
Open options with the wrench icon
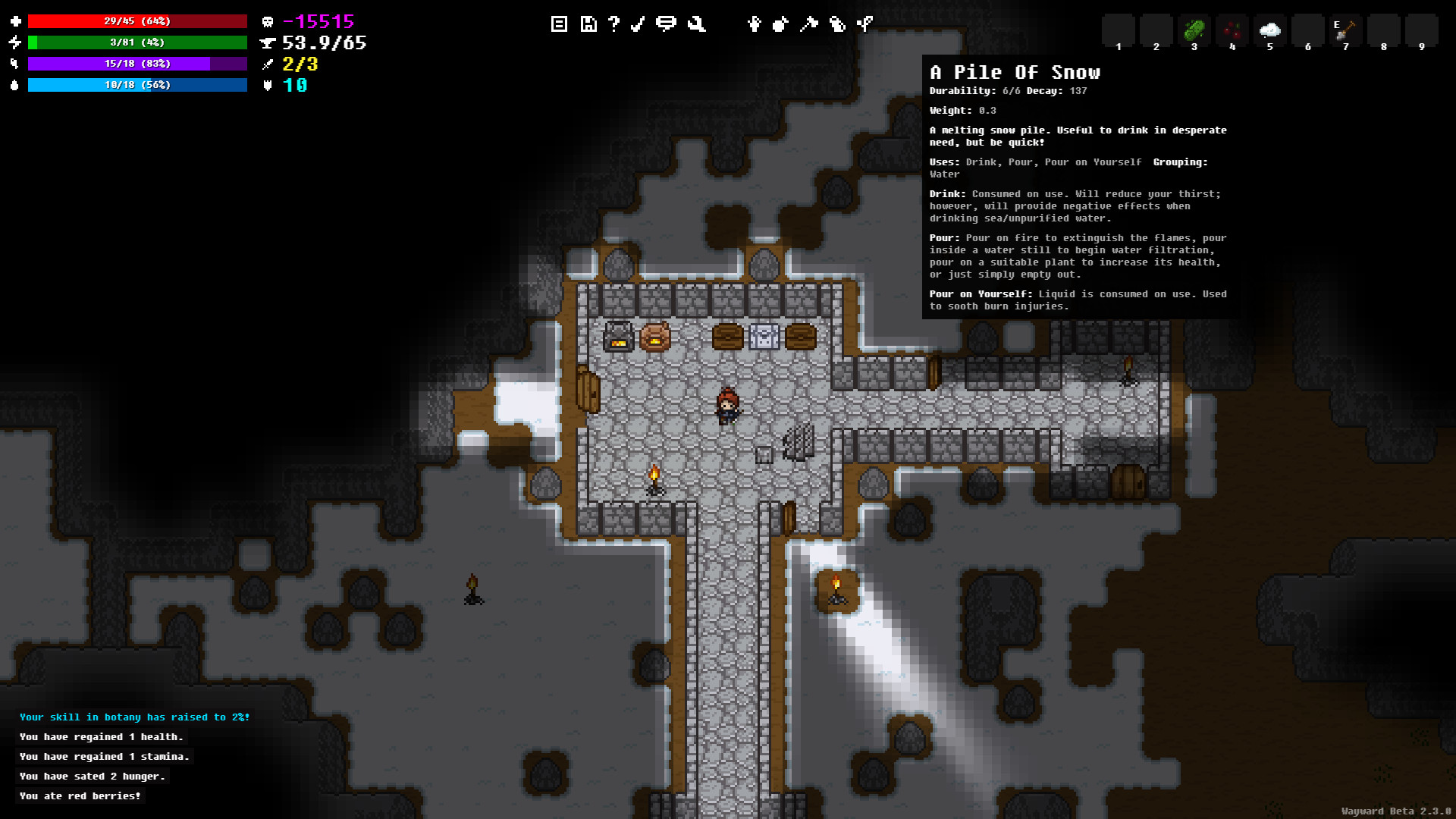tap(696, 24)
